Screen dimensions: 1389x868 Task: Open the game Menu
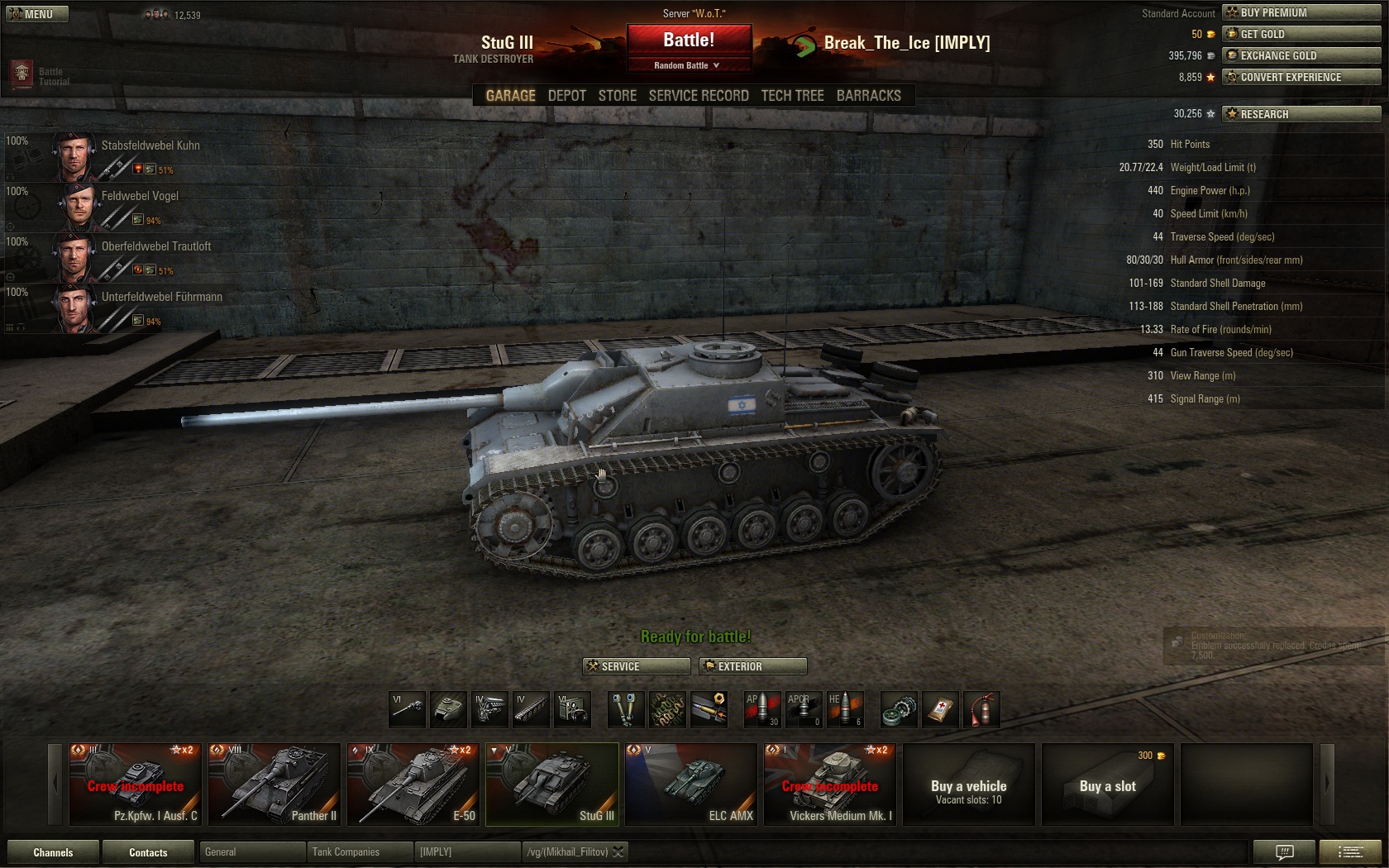(36, 14)
